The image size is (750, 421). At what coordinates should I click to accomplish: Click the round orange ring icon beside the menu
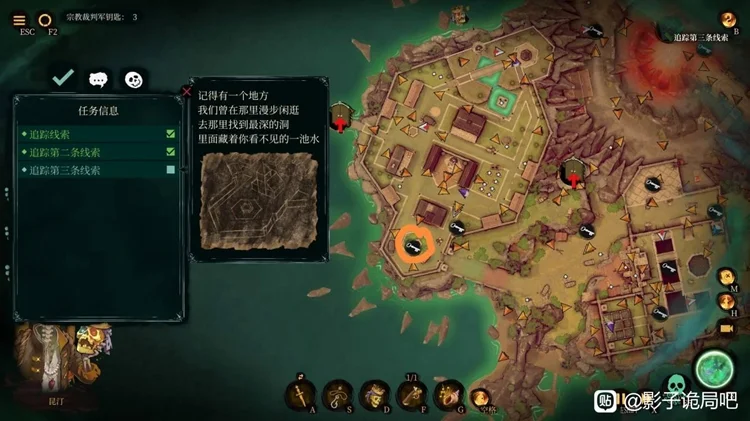pos(45,19)
